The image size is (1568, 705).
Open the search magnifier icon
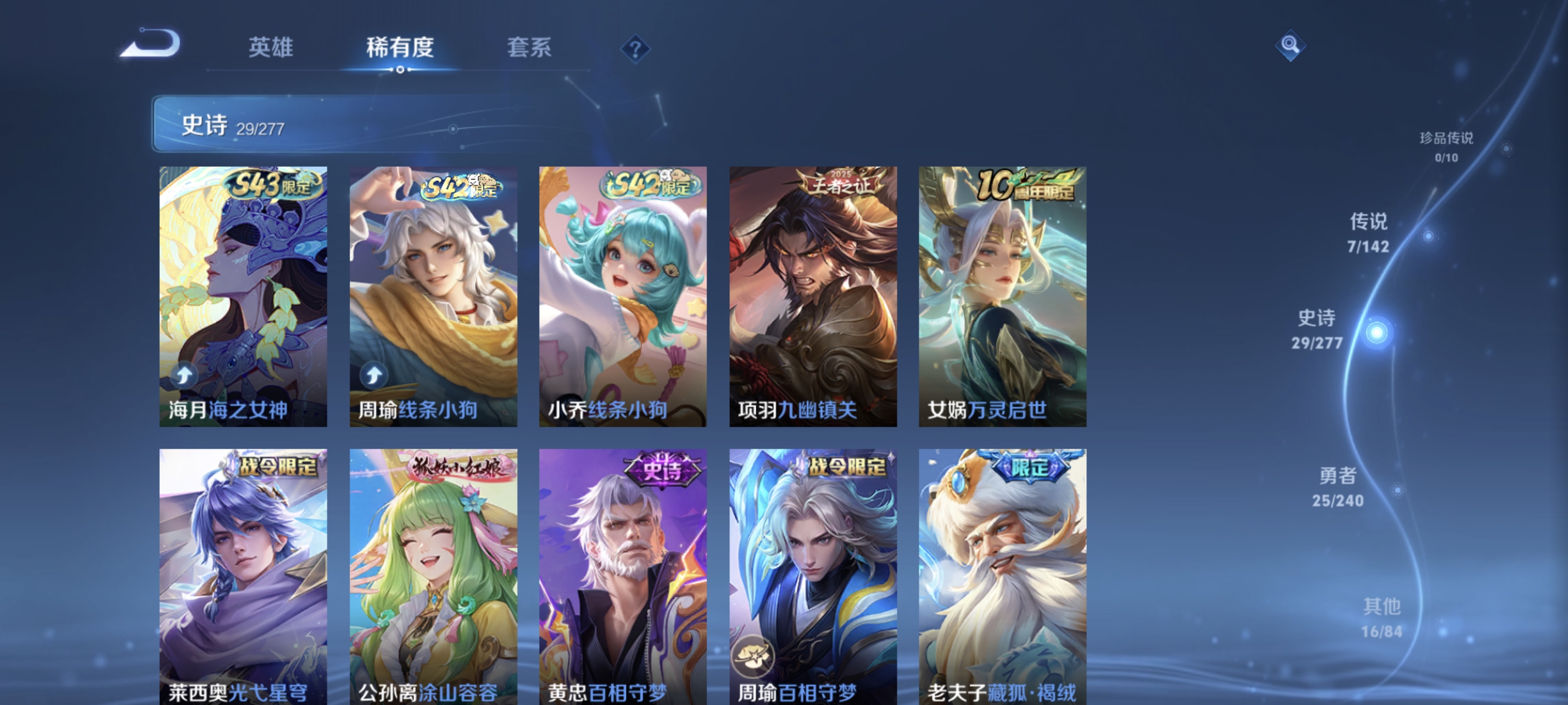coord(1292,46)
